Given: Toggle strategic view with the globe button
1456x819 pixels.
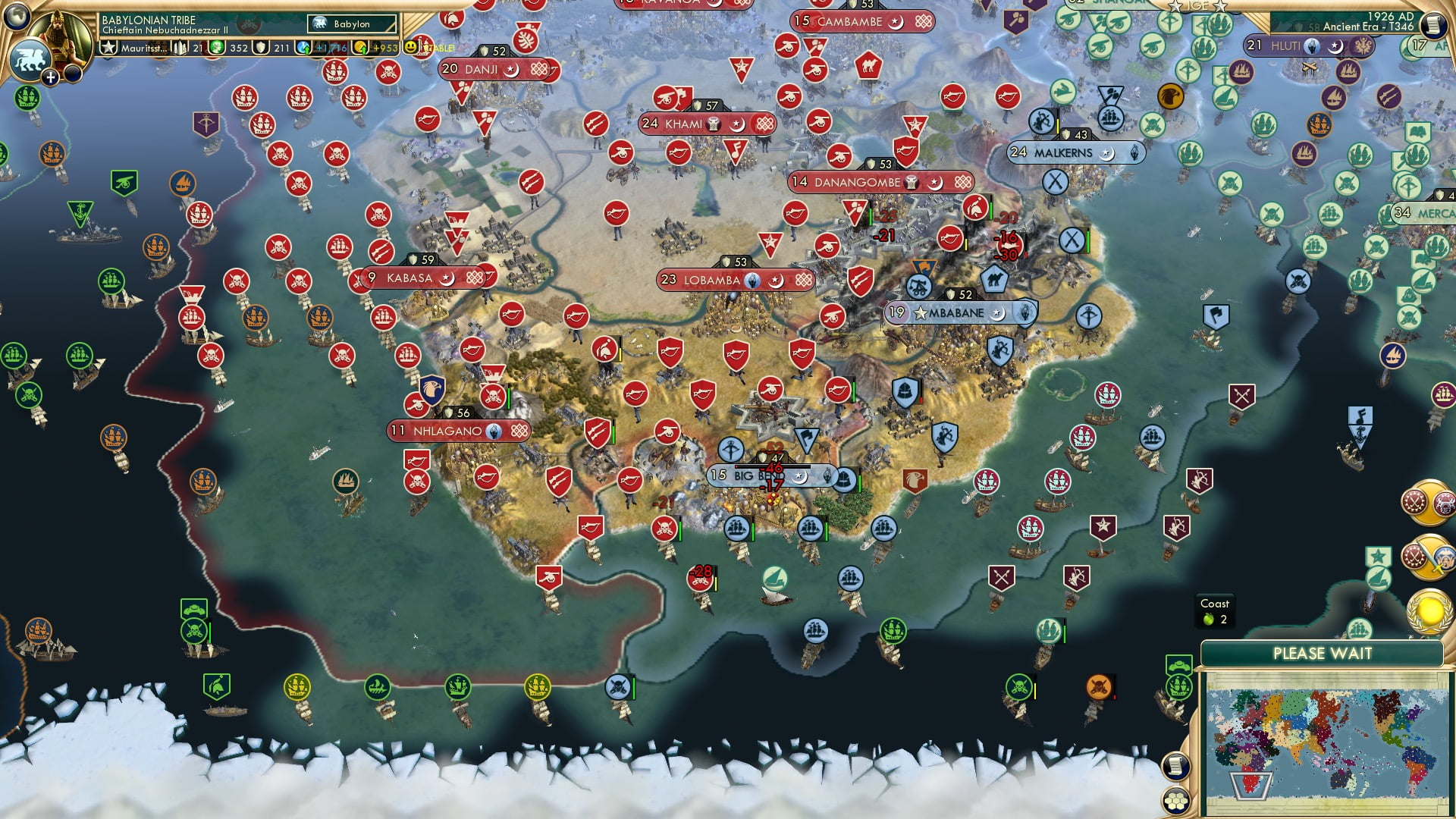Looking at the screenshot, I should tap(16, 17).
